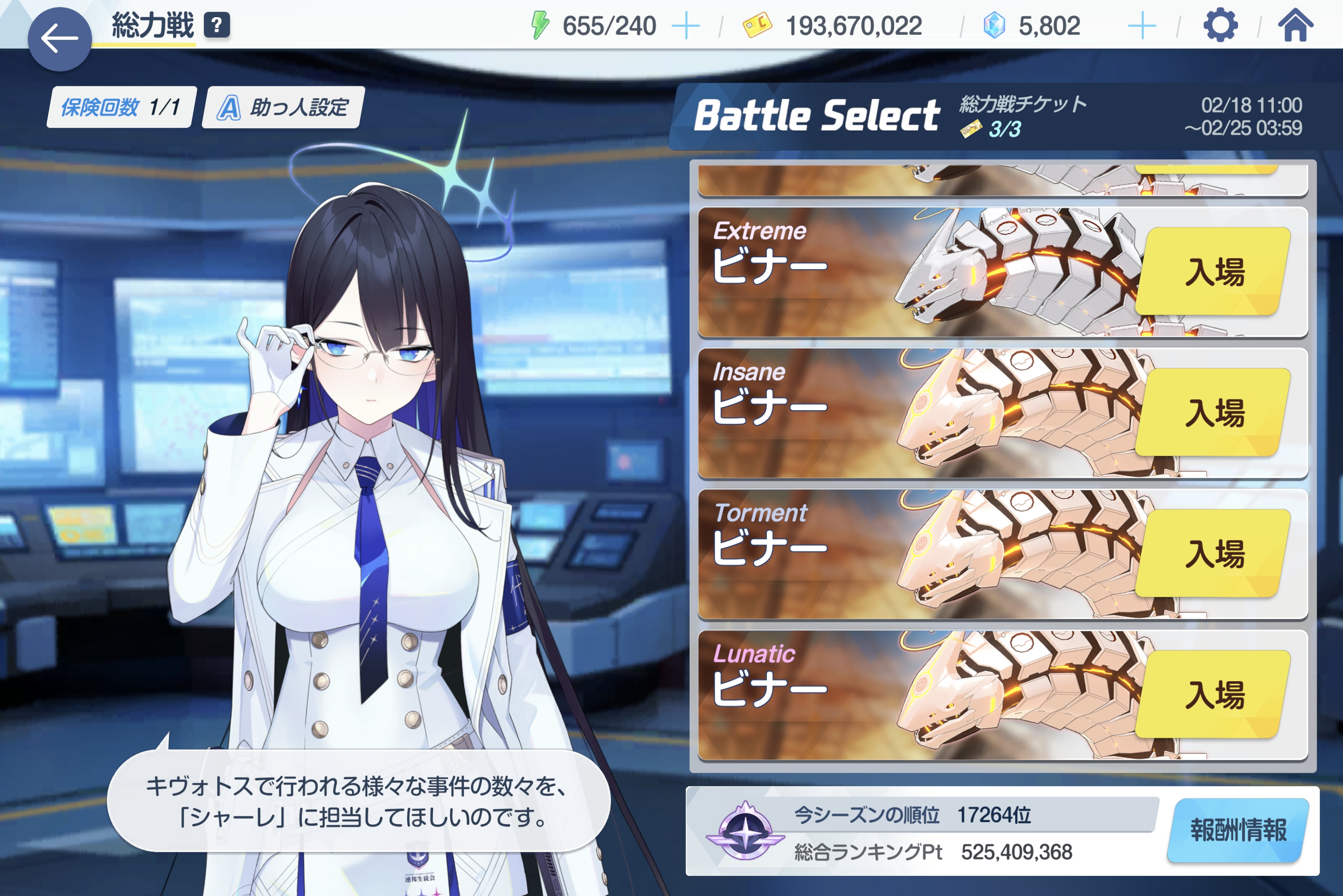1343x896 pixels.
Task: Return to the home screen
Action: [x=1296, y=26]
